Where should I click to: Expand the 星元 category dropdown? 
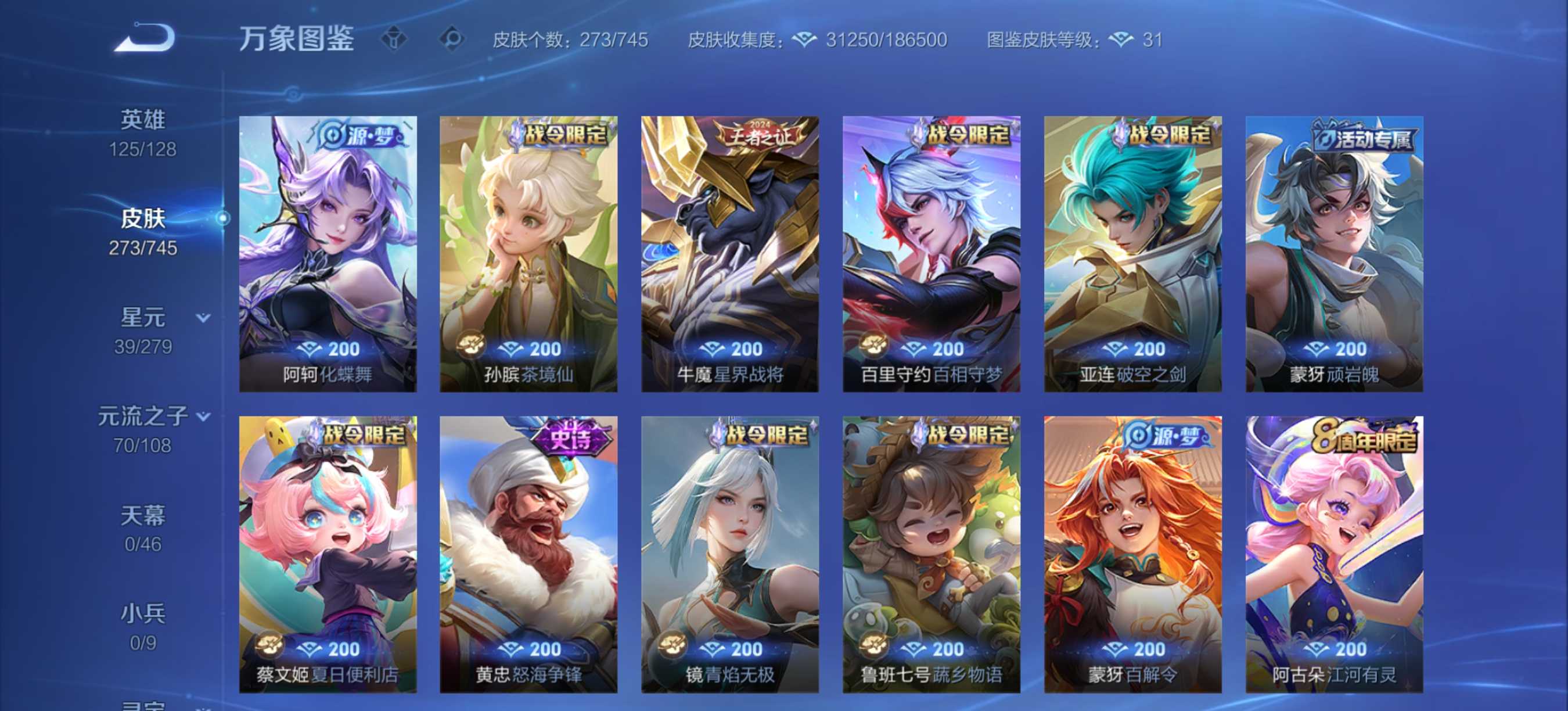tap(202, 318)
